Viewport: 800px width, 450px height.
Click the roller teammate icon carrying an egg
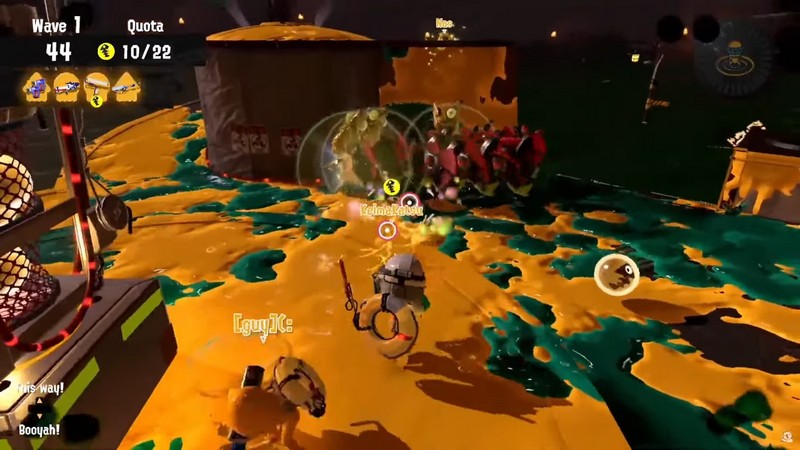point(97,88)
